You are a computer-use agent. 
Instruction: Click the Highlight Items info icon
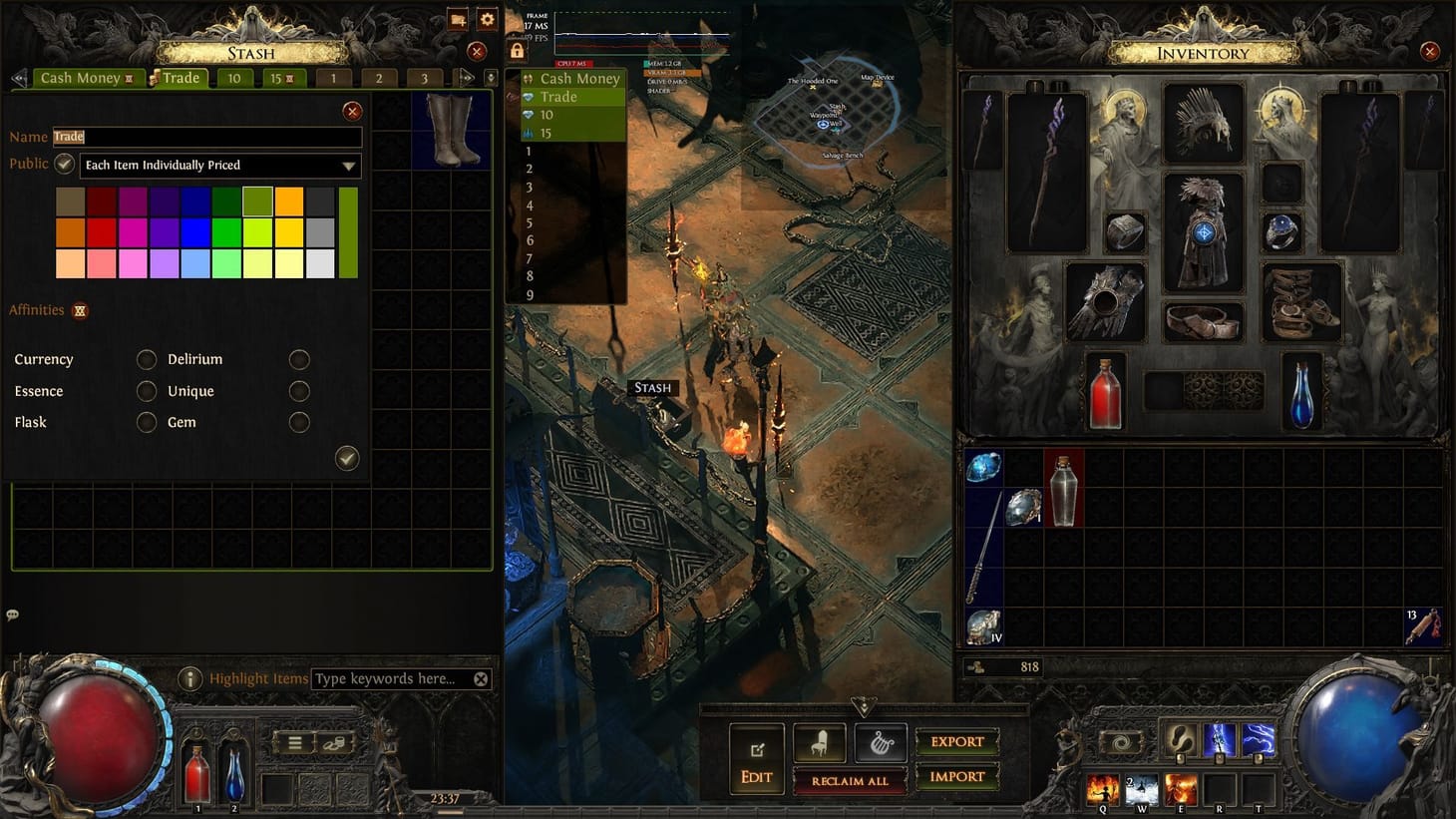tap(190, 678)
